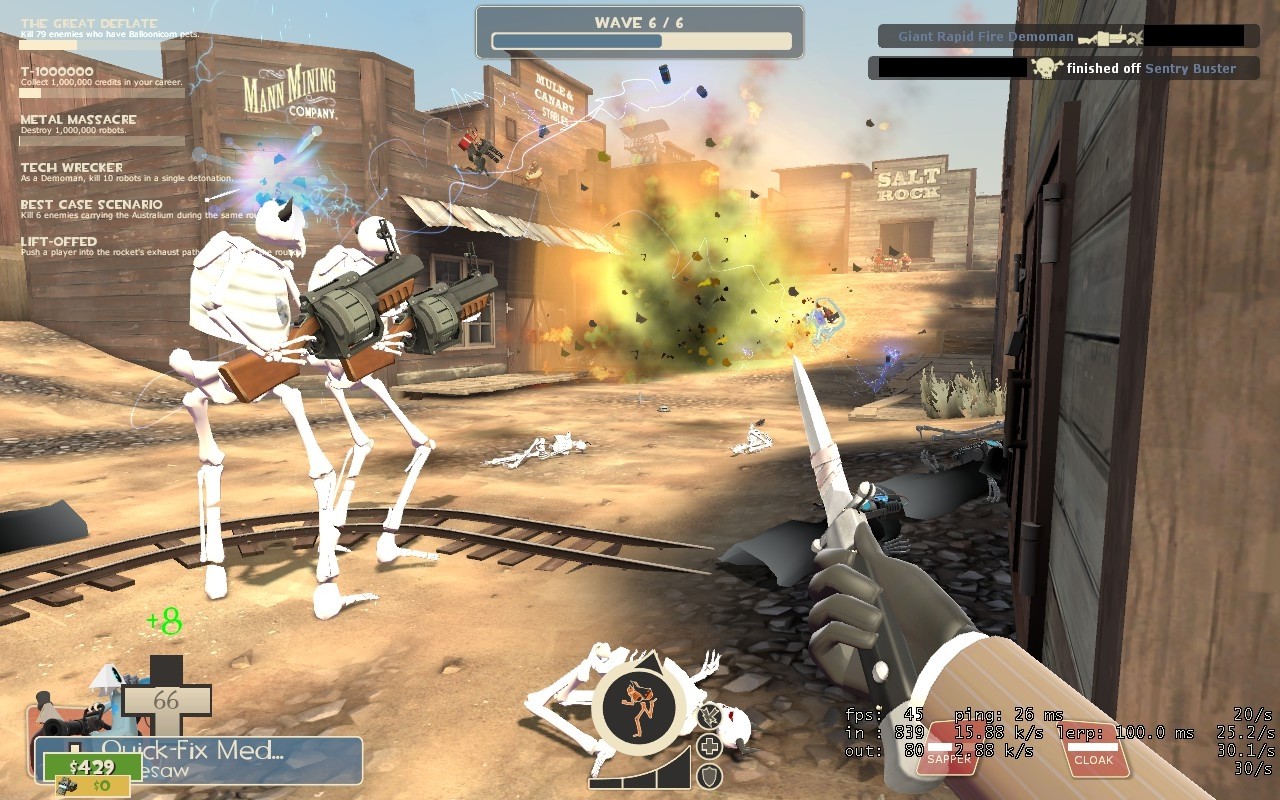Screen dimensions: 1280x800
Task: Click the canteen icon beside the $0 counter
Action: (66, 785)
